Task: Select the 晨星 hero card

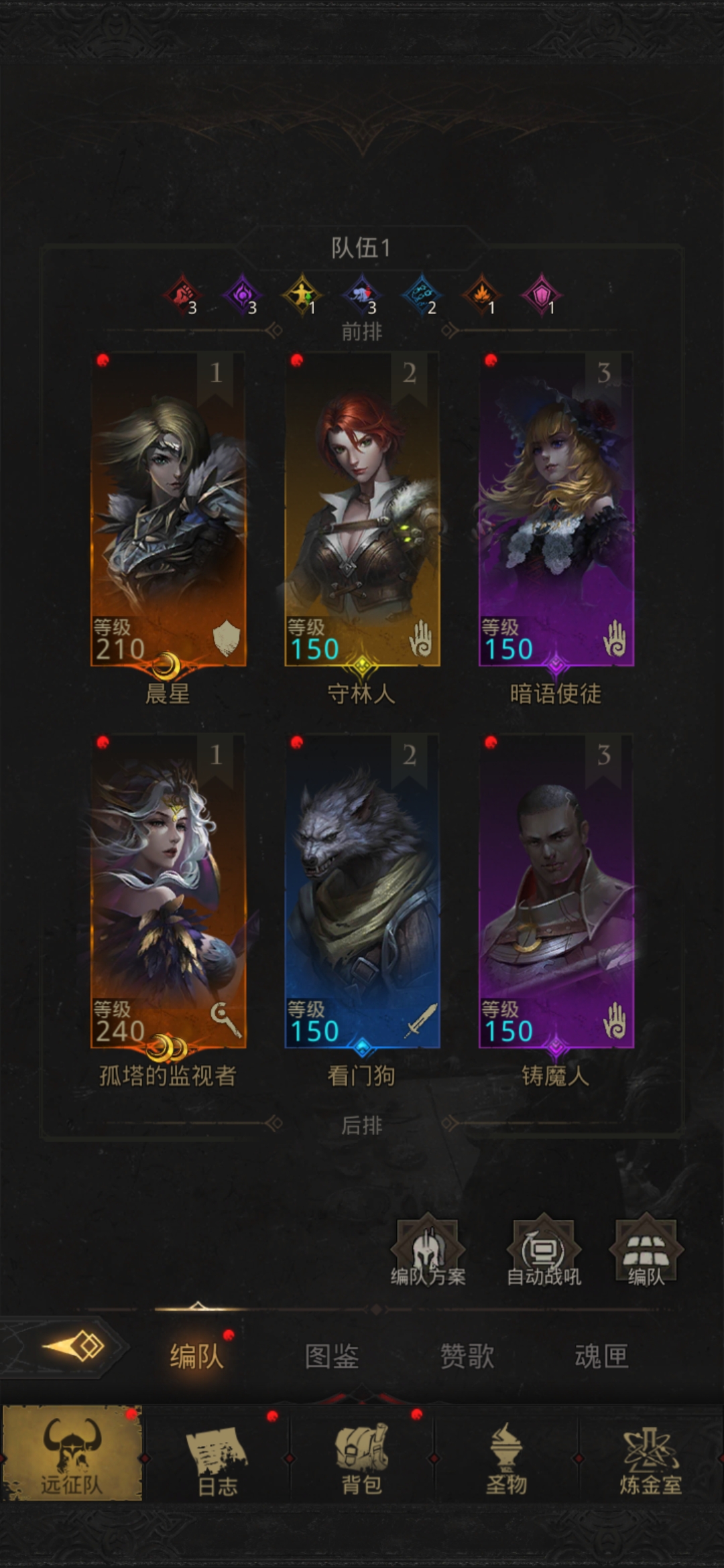Action: pyautogui.click(x=168, y=509)
